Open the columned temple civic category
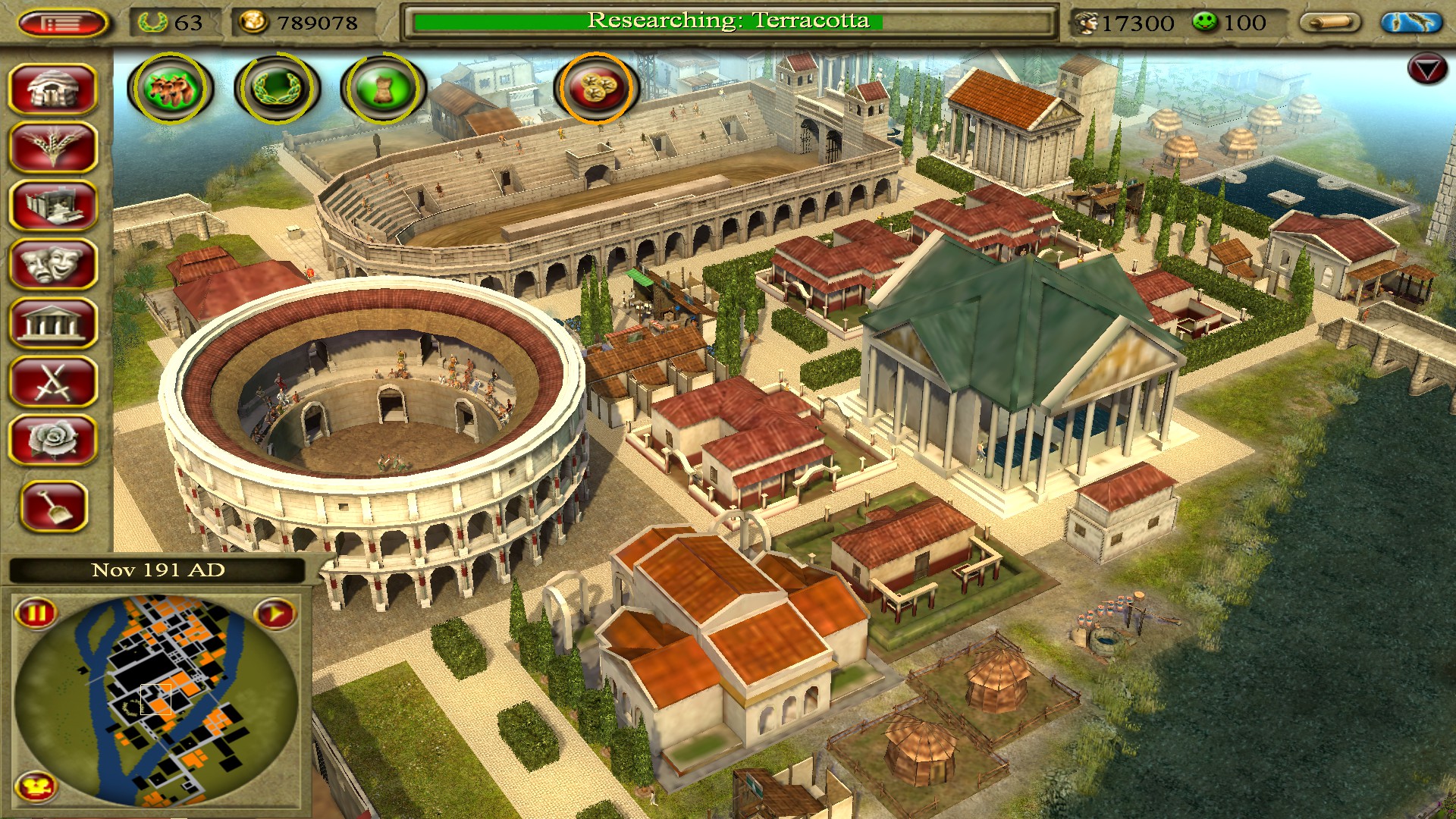This screenshot has width=1456, height=819. 53,323
